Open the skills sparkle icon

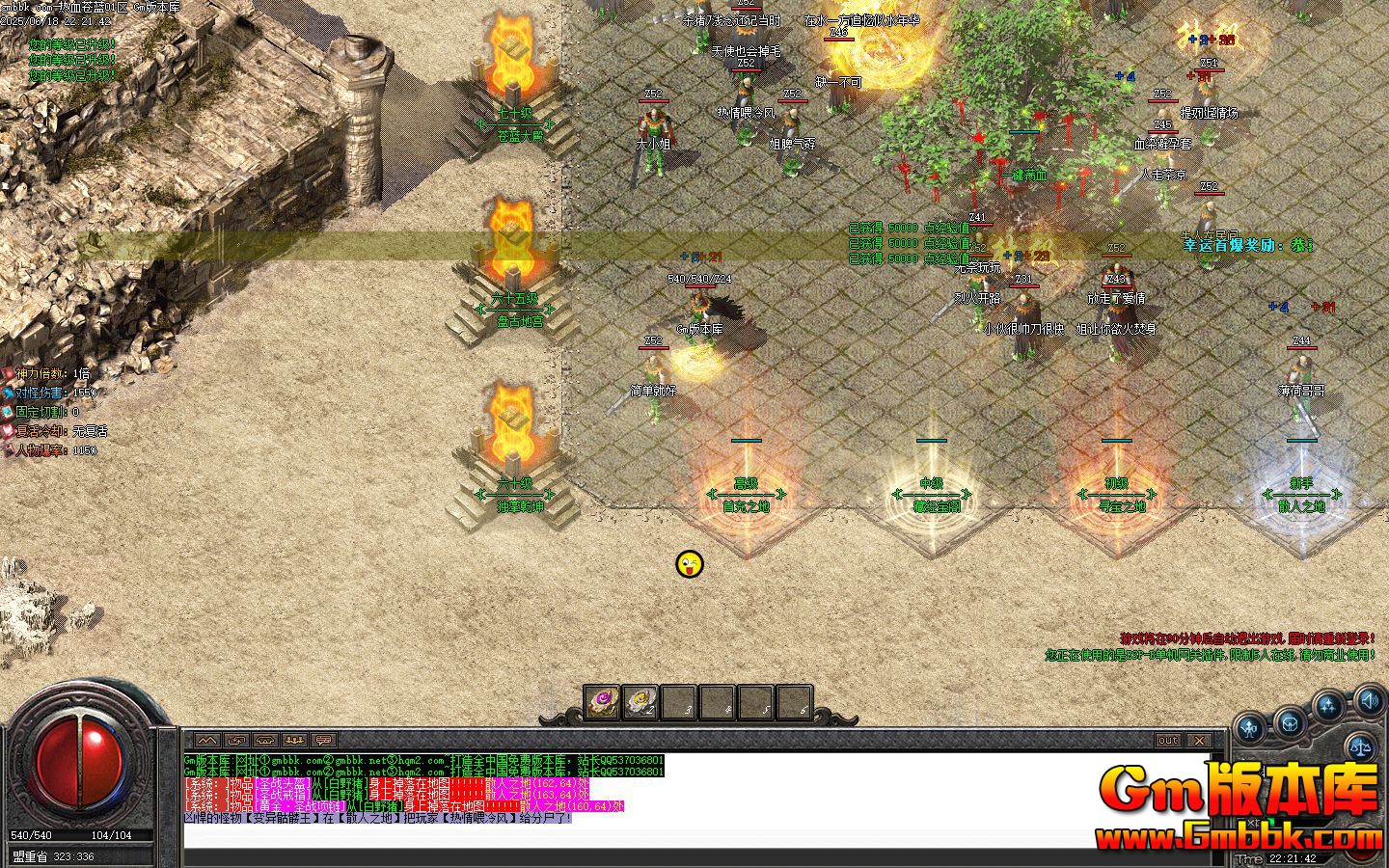tap(1328, 707)
